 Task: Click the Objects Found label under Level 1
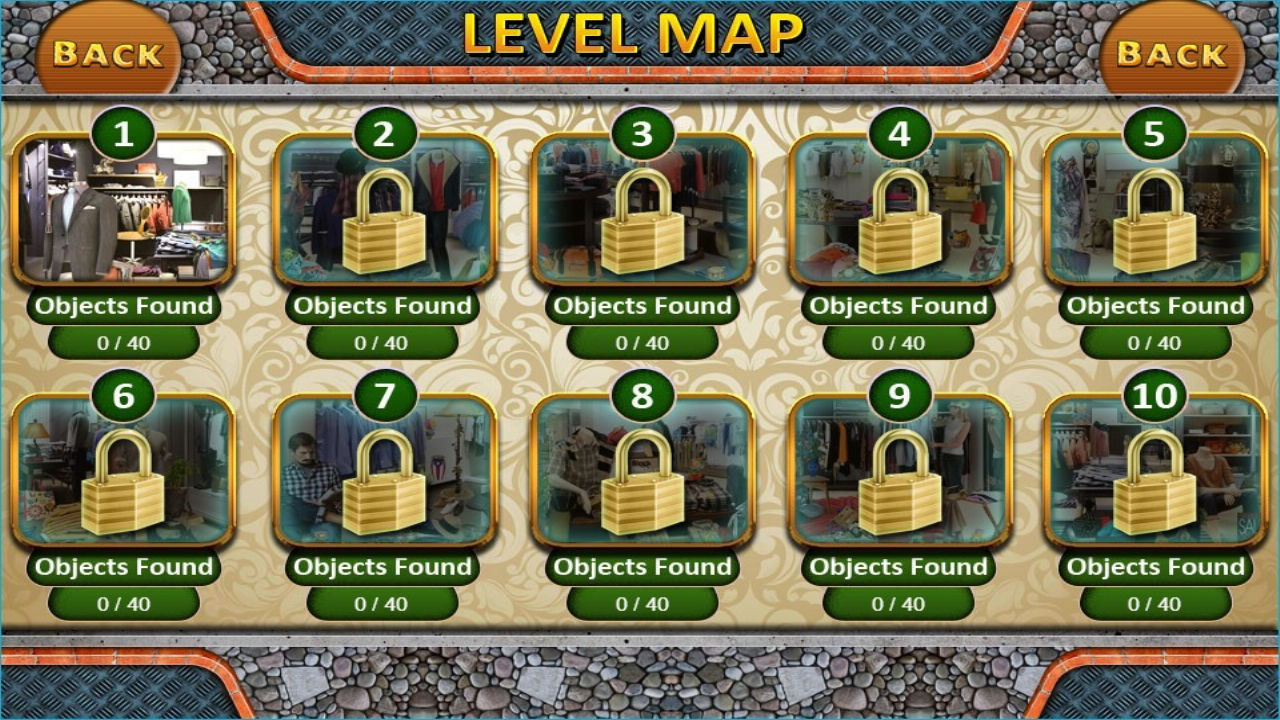pyautogui.click(x=124, y=306)
